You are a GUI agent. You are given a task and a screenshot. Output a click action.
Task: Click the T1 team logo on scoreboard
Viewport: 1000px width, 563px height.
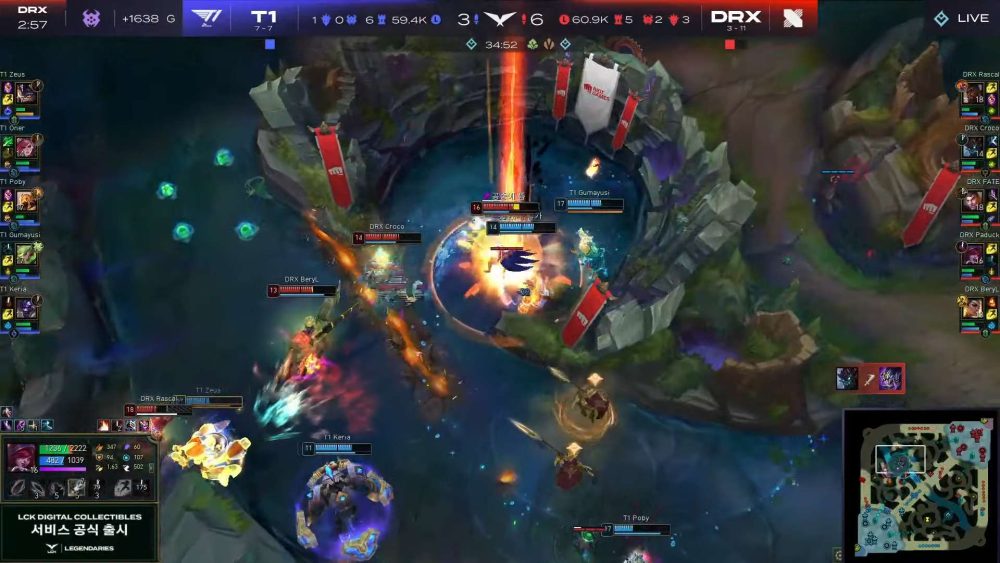[x=206, y=17]
